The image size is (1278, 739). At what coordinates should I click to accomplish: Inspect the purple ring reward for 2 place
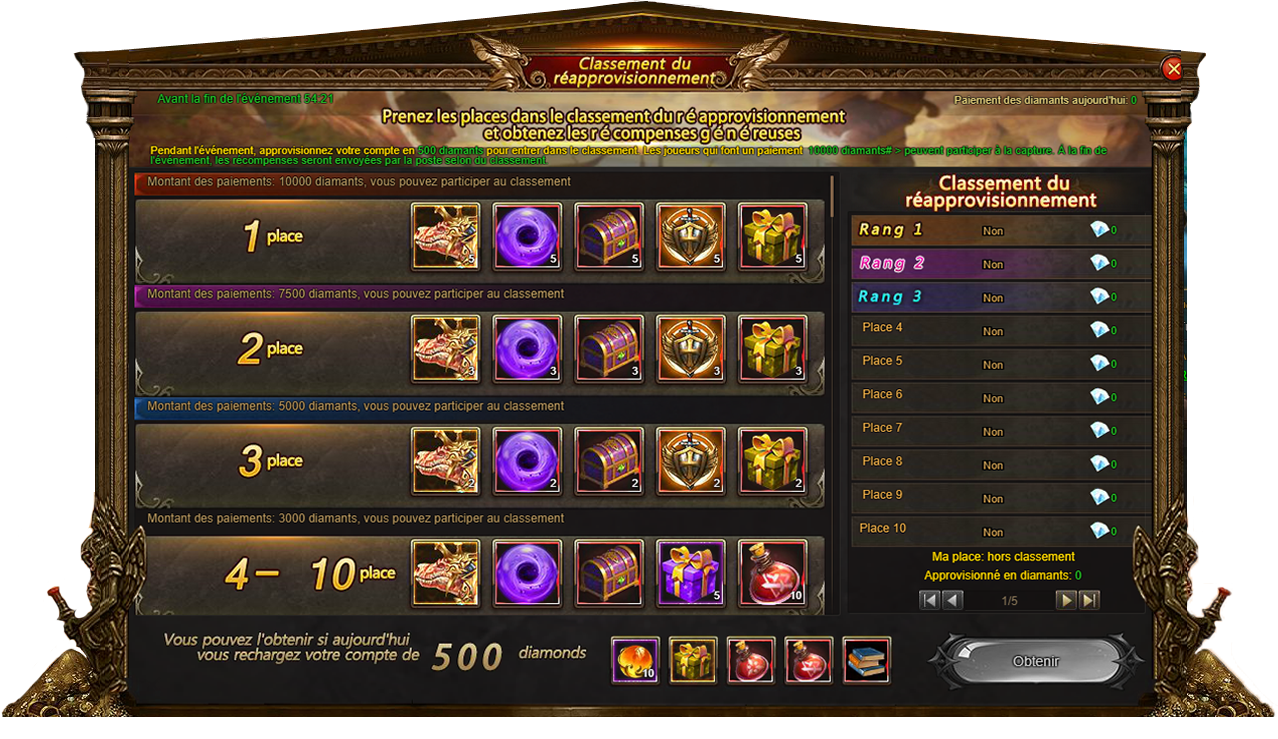coord(528,349)
